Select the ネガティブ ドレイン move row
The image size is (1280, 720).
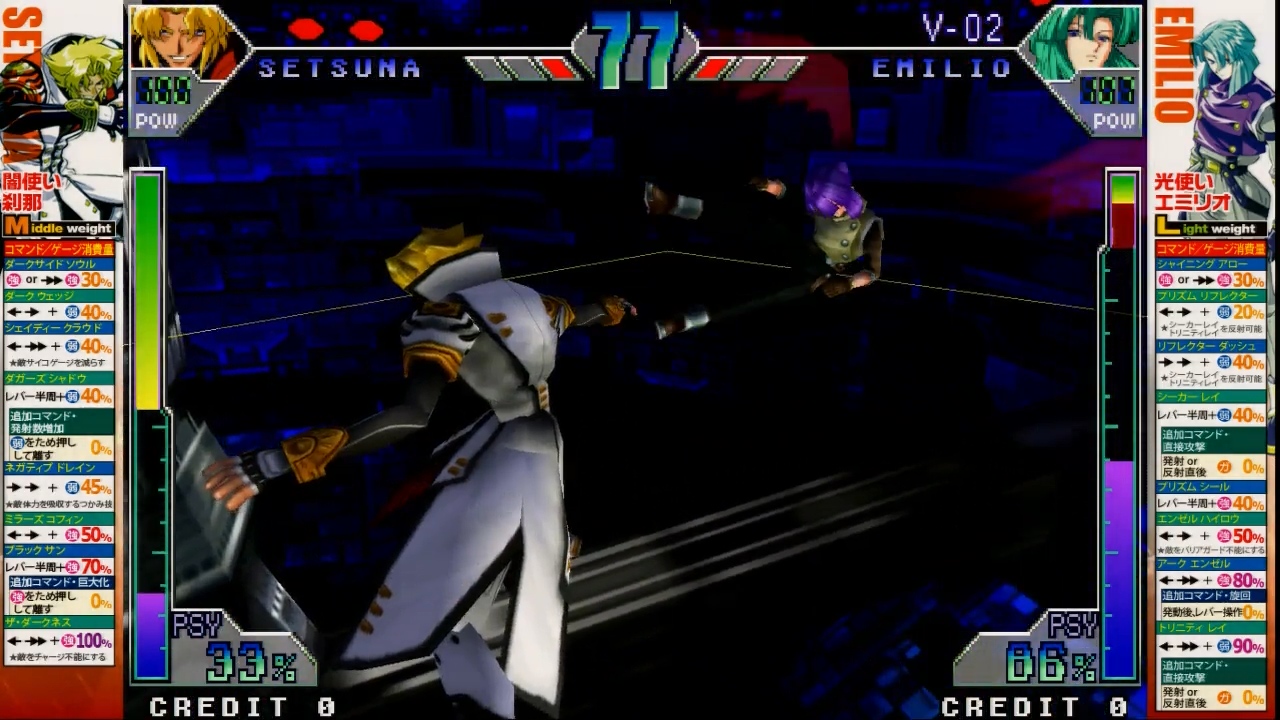tap(59, 468)
